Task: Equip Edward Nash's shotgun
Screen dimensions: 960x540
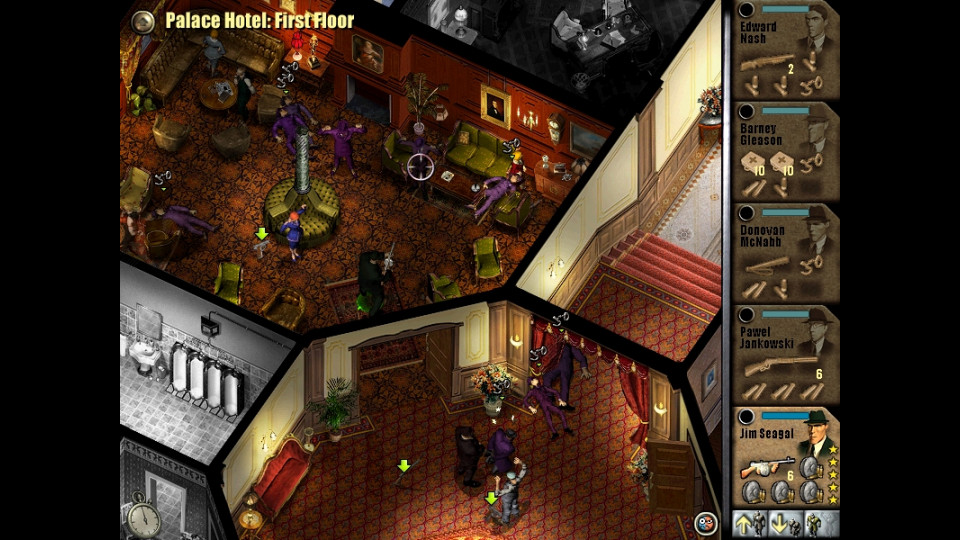Action: click(x=765, y=63)
